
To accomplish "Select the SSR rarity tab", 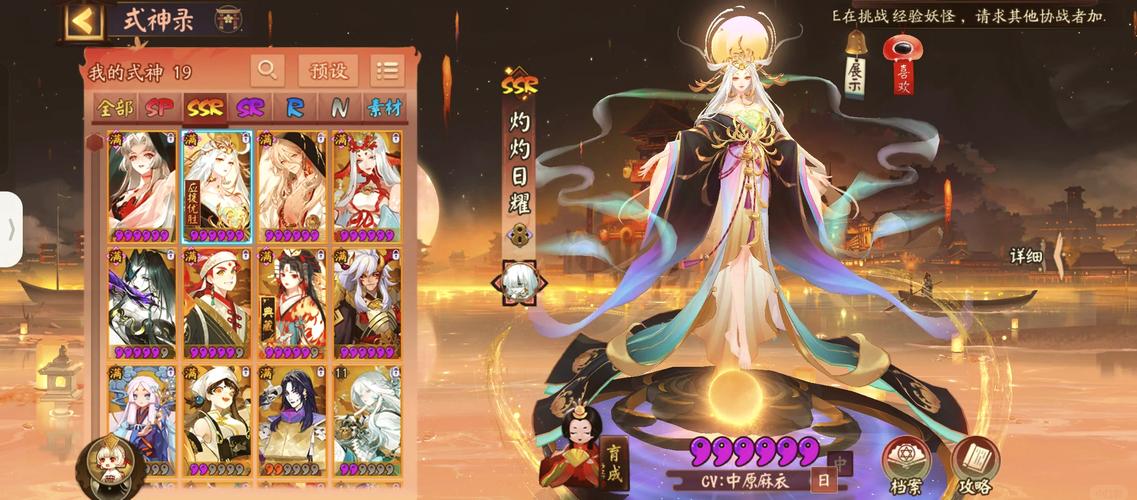I will coord(205,108).
